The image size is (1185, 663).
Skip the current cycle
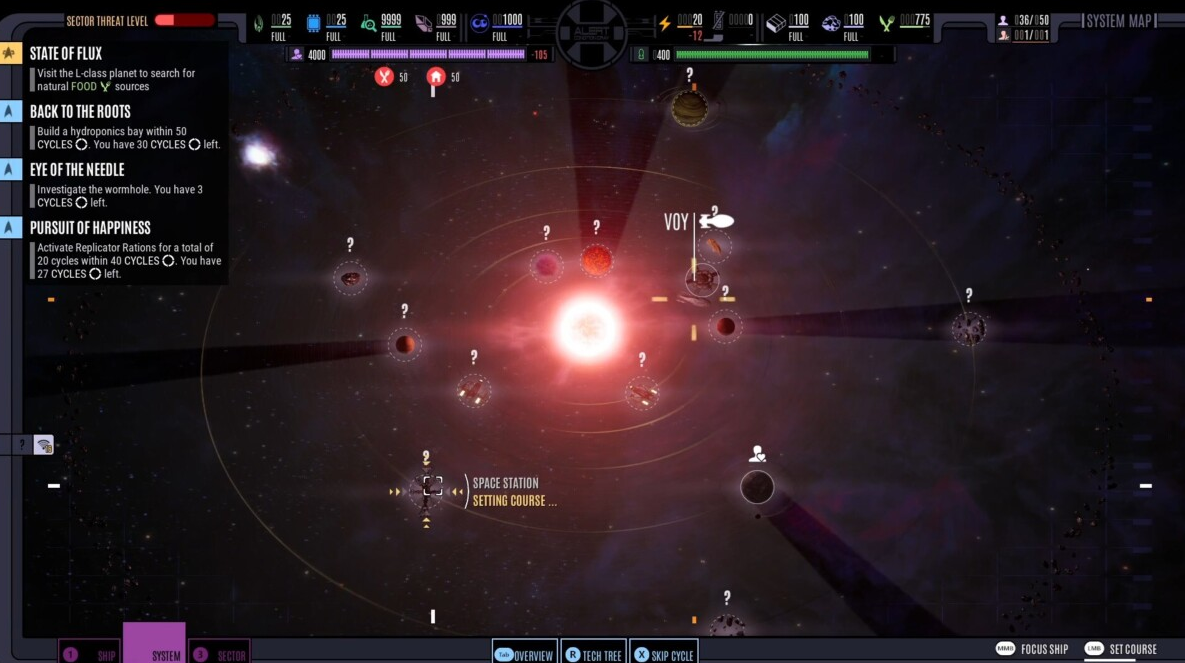point(664,654)
